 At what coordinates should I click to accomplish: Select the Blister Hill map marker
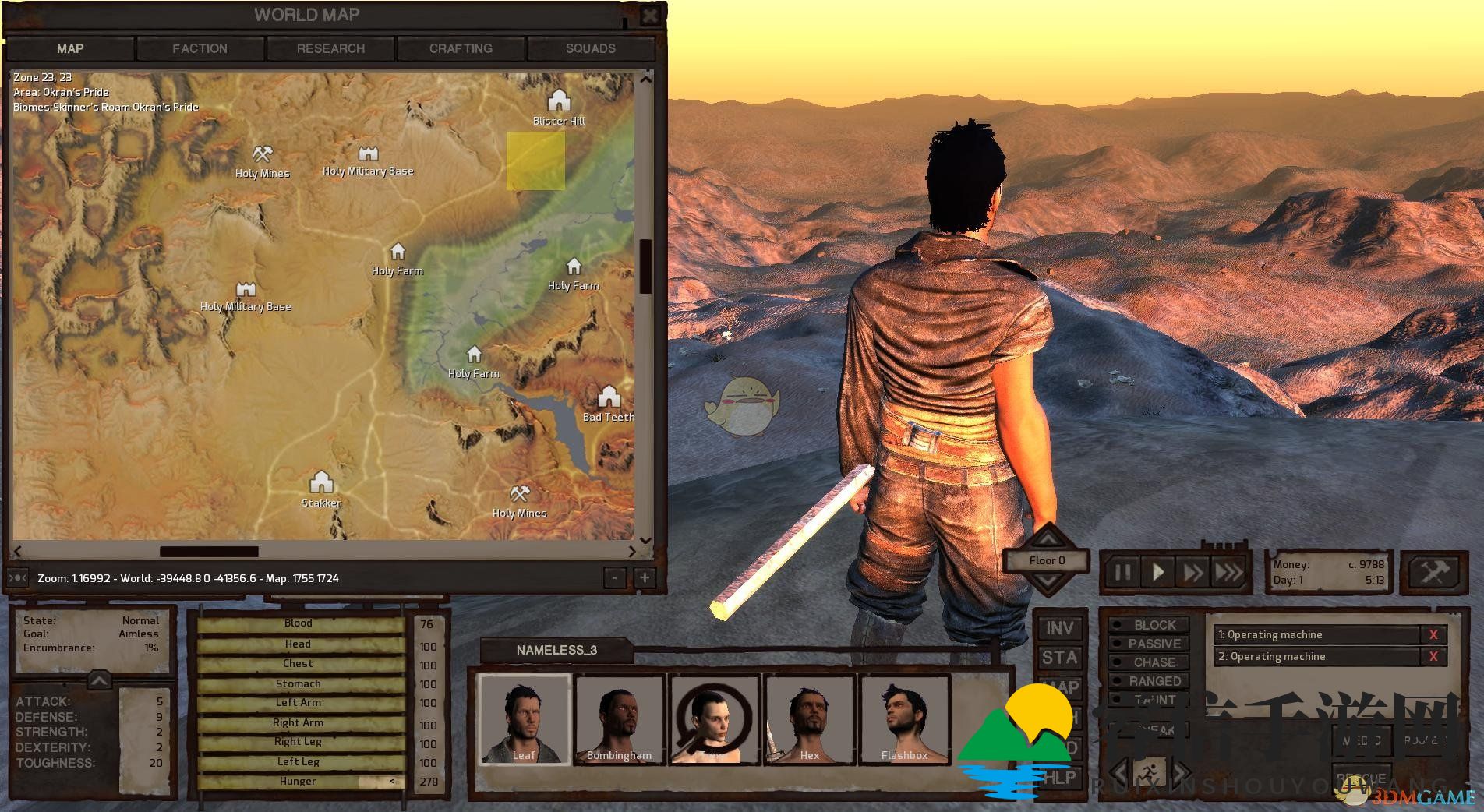[x=559, y=101]
